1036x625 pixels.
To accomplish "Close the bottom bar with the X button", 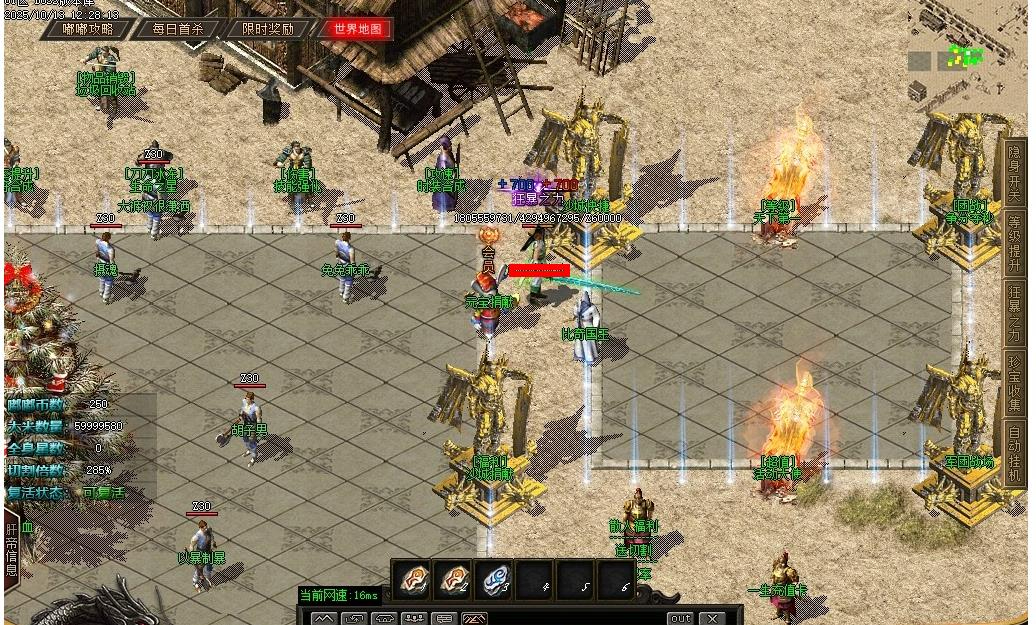I will [712, 618].
